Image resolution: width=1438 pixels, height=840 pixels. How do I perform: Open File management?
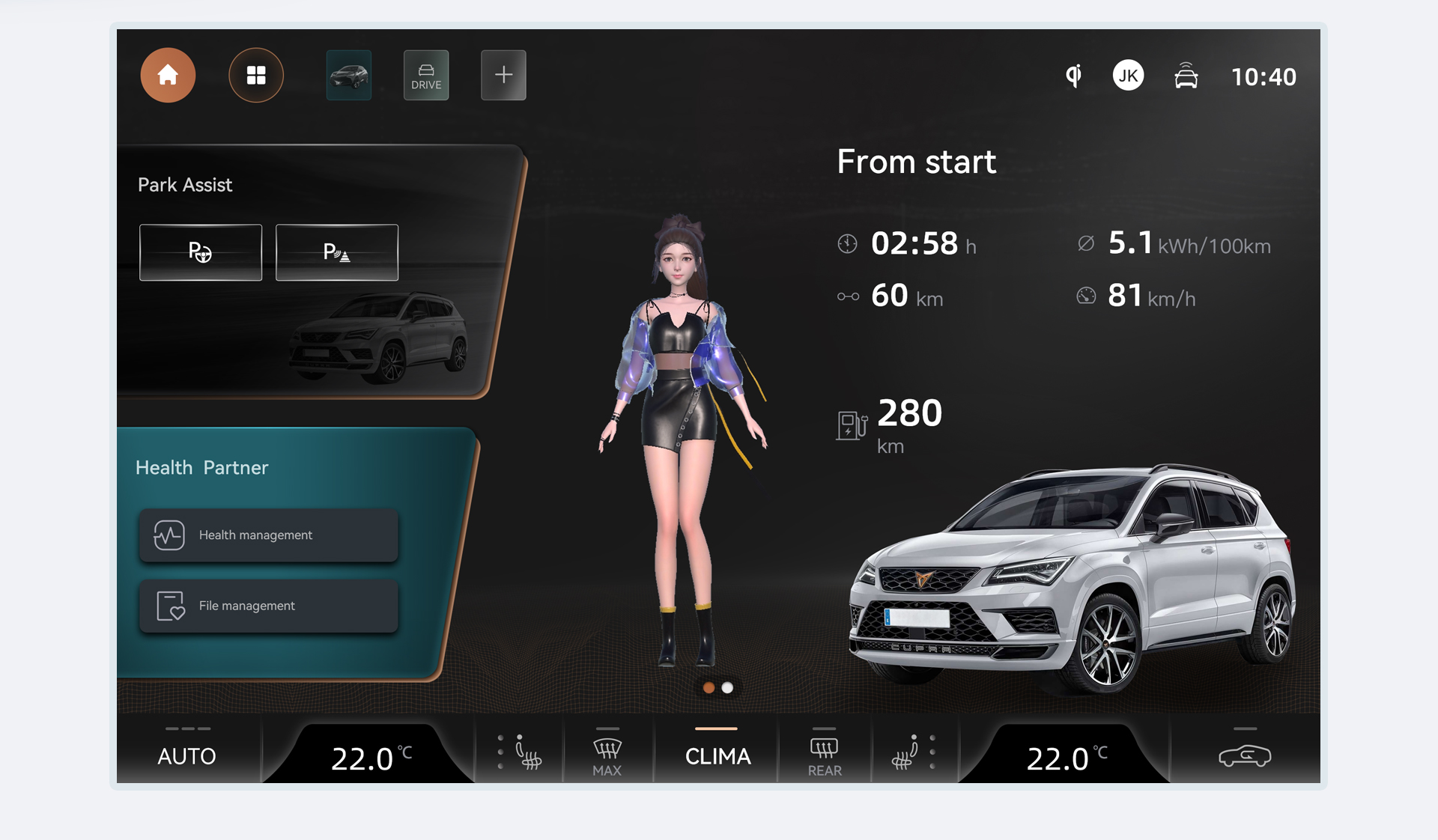pos(269,606)
